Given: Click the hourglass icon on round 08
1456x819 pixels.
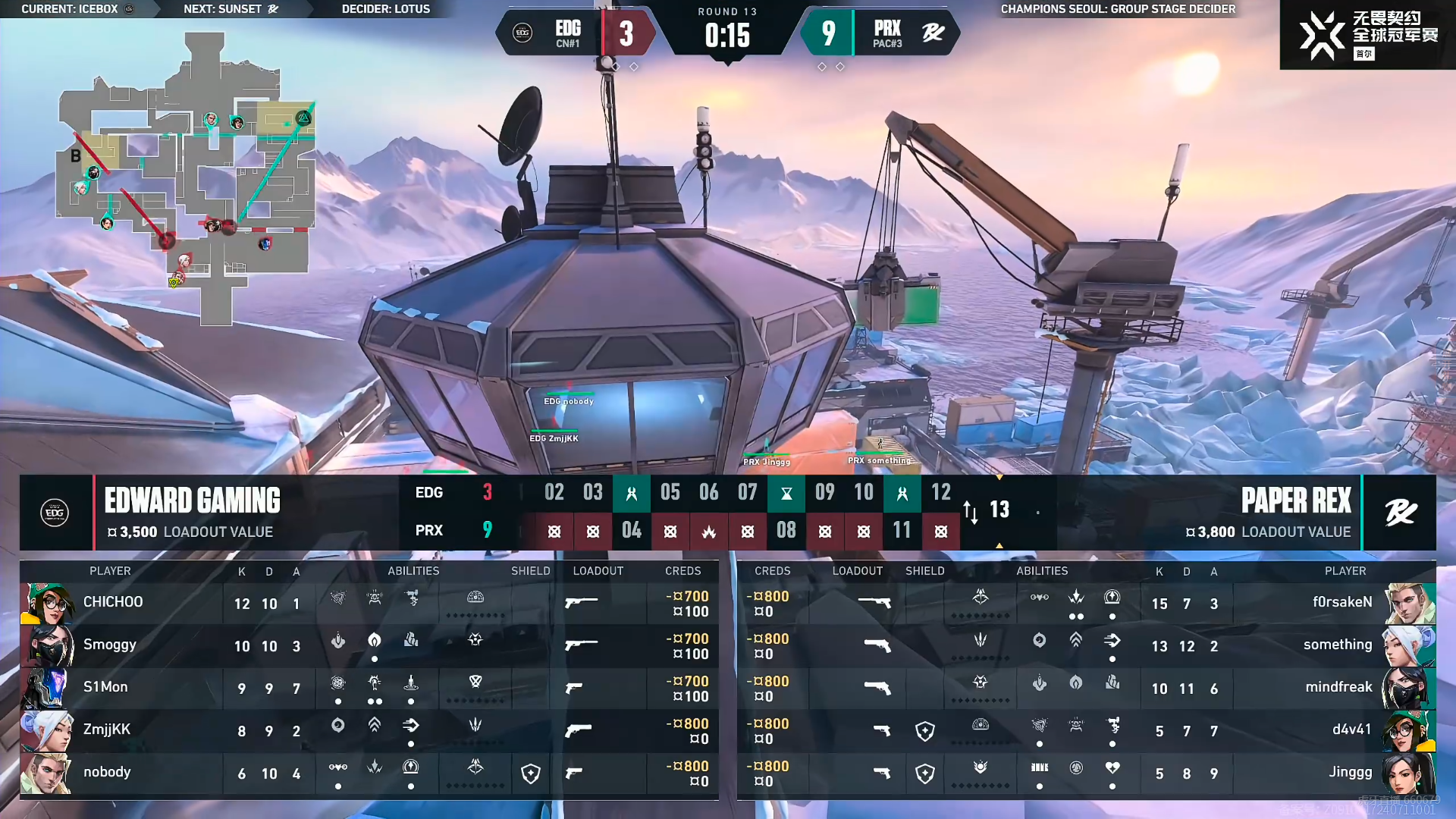Looking at the screenshot, I should [786, 493].
